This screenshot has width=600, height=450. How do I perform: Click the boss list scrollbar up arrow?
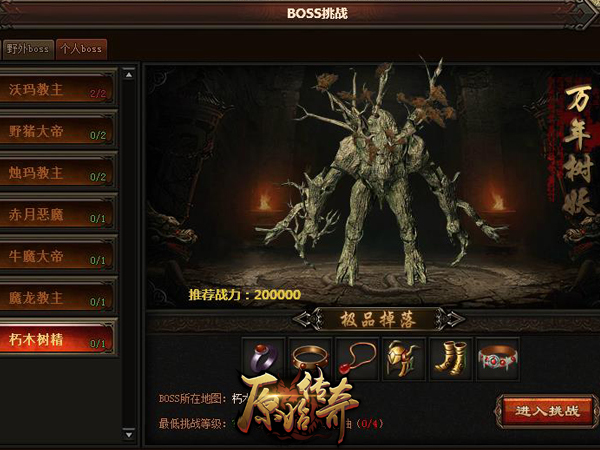click(x=128, y=74)
